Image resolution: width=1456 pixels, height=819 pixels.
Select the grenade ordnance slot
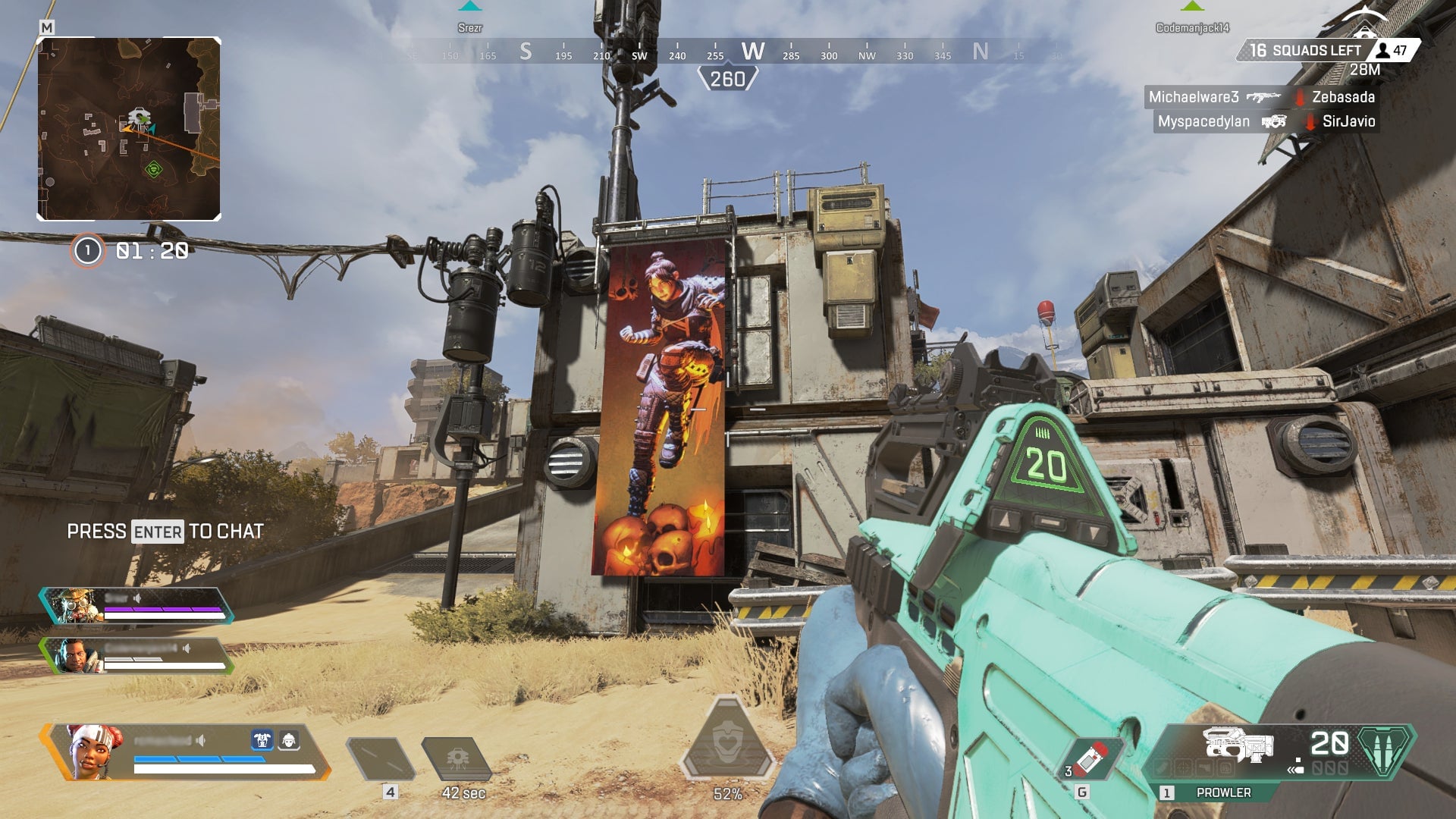click(x=1092, y=758)
